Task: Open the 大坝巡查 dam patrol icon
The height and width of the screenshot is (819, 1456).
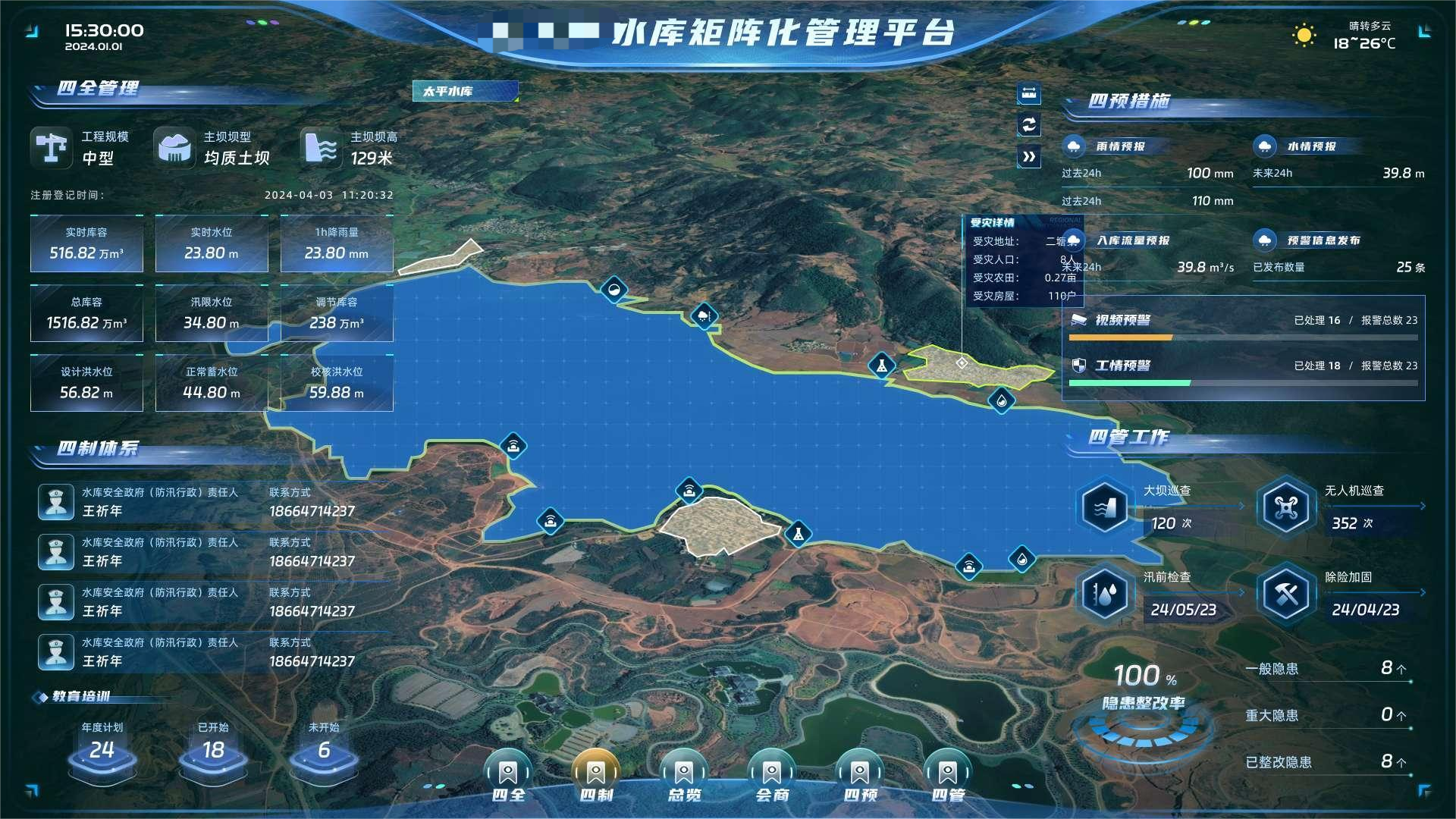Action: tap(1105, 508)
